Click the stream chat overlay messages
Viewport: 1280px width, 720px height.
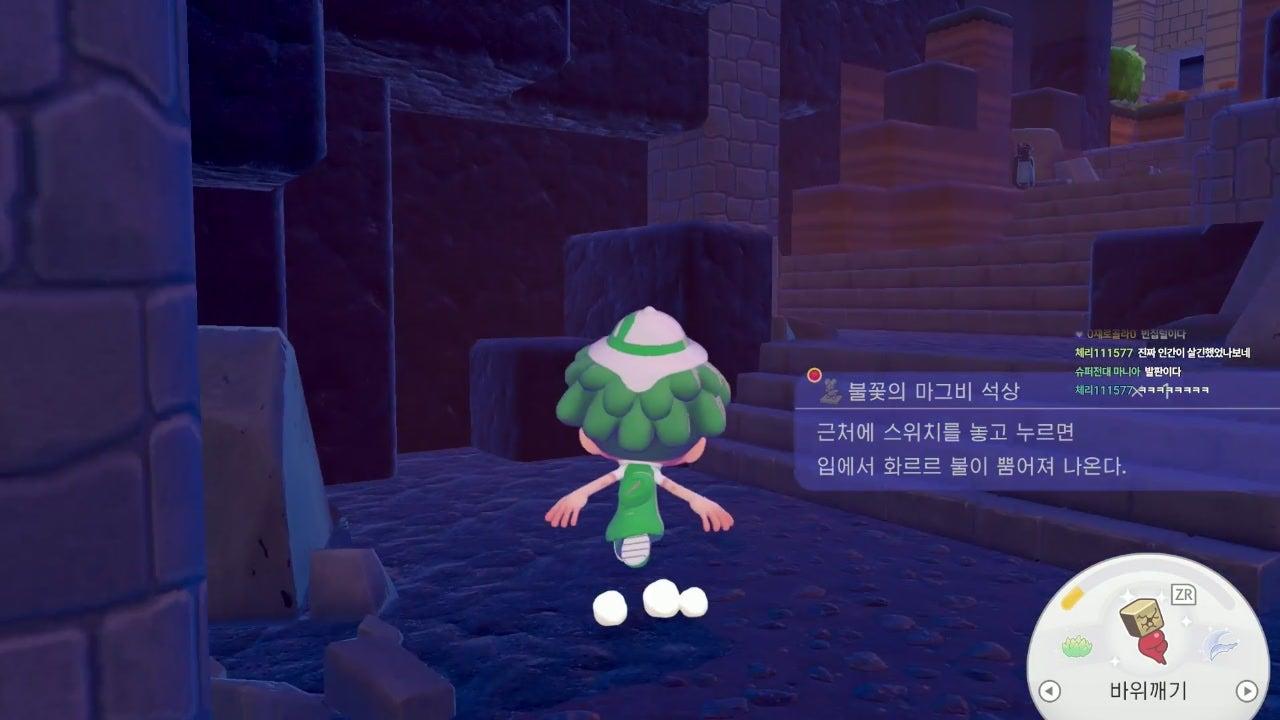point(1162,362)
